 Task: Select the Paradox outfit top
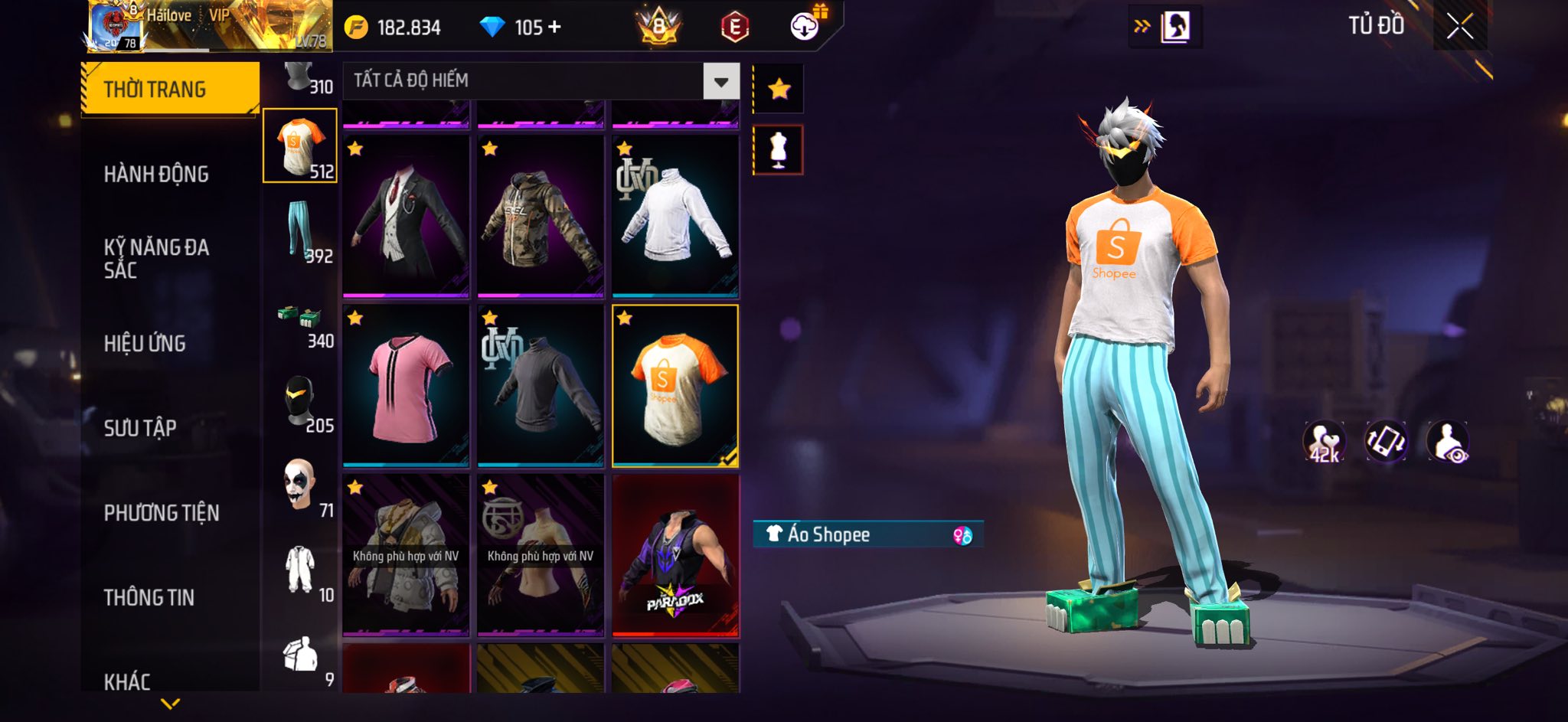pyautogui.click(x=675, y=556)
